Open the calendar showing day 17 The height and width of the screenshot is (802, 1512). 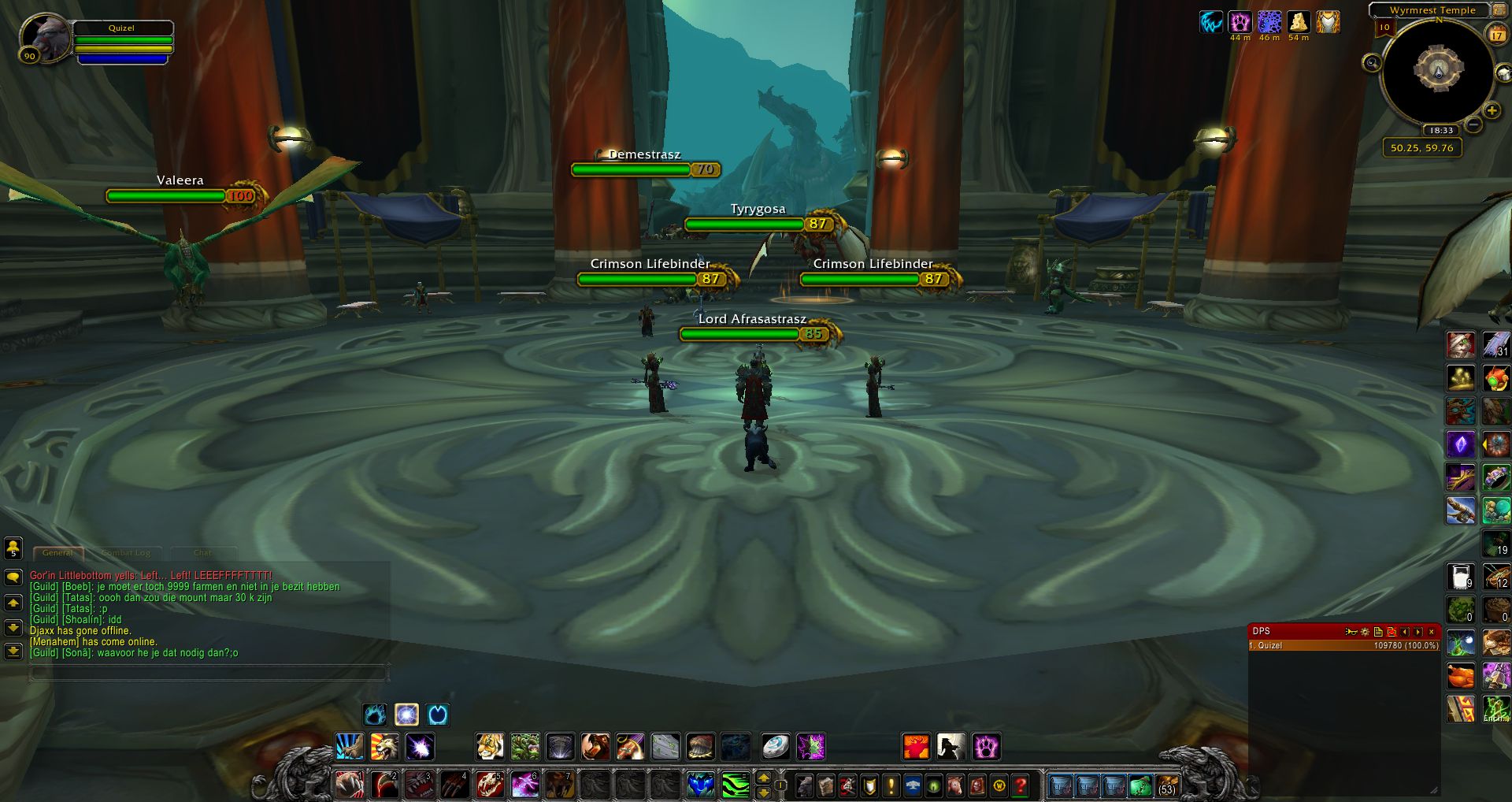1496,35
